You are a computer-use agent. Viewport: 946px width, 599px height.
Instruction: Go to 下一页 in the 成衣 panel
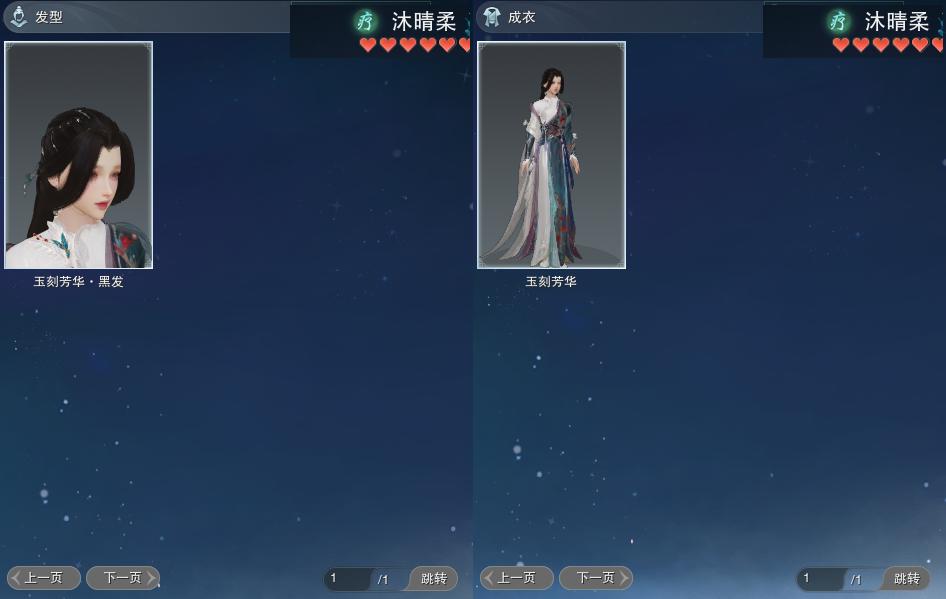tap(595, 578)
